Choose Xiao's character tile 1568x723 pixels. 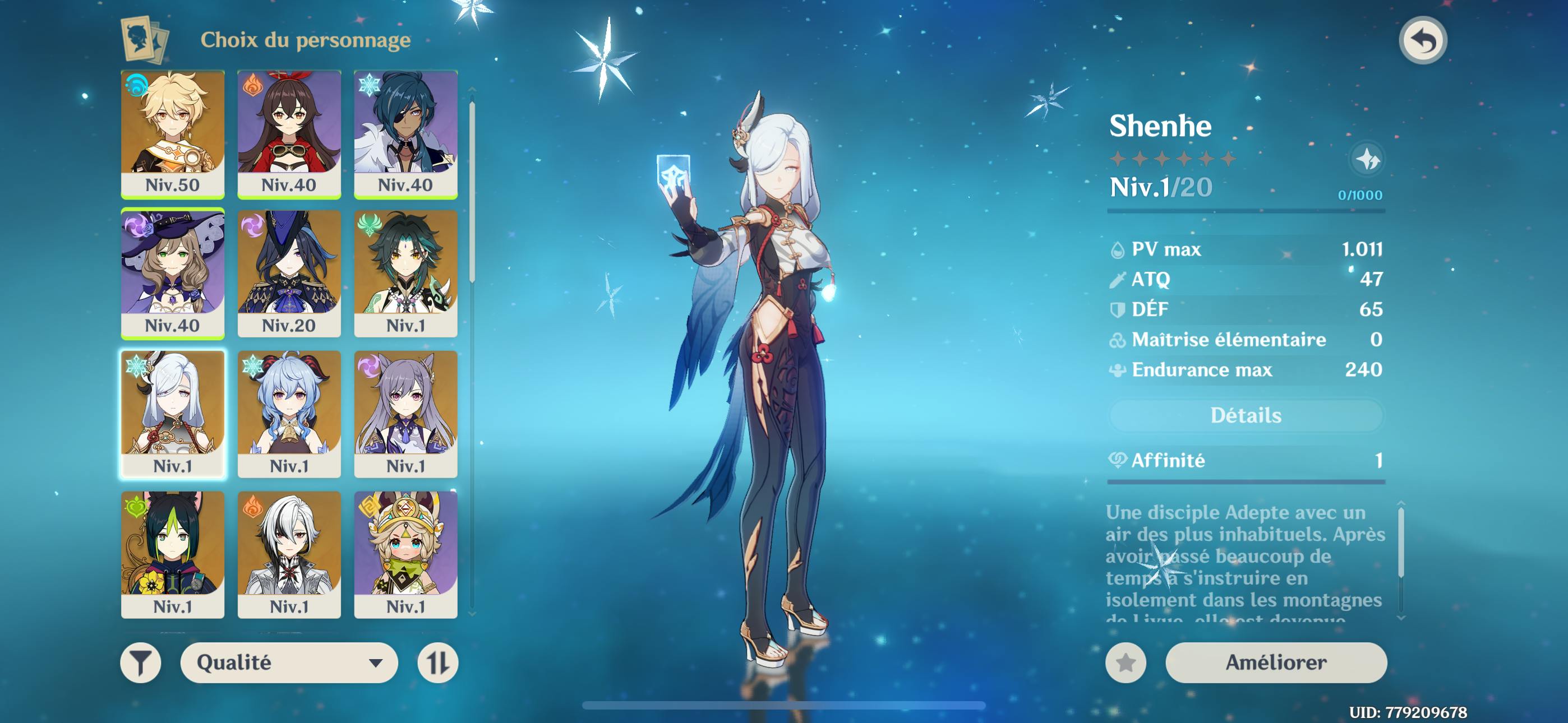click(405, 274)
